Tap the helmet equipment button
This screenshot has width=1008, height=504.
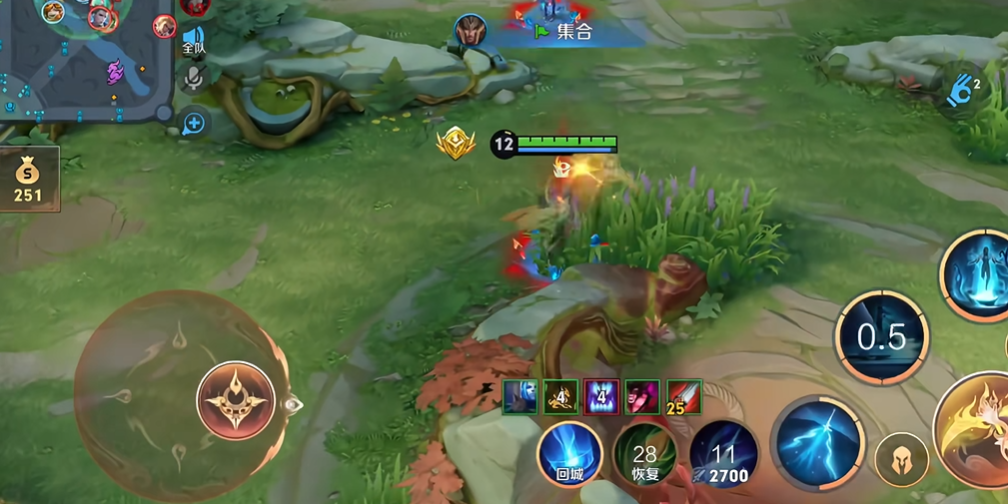click(x=901, y=460)
